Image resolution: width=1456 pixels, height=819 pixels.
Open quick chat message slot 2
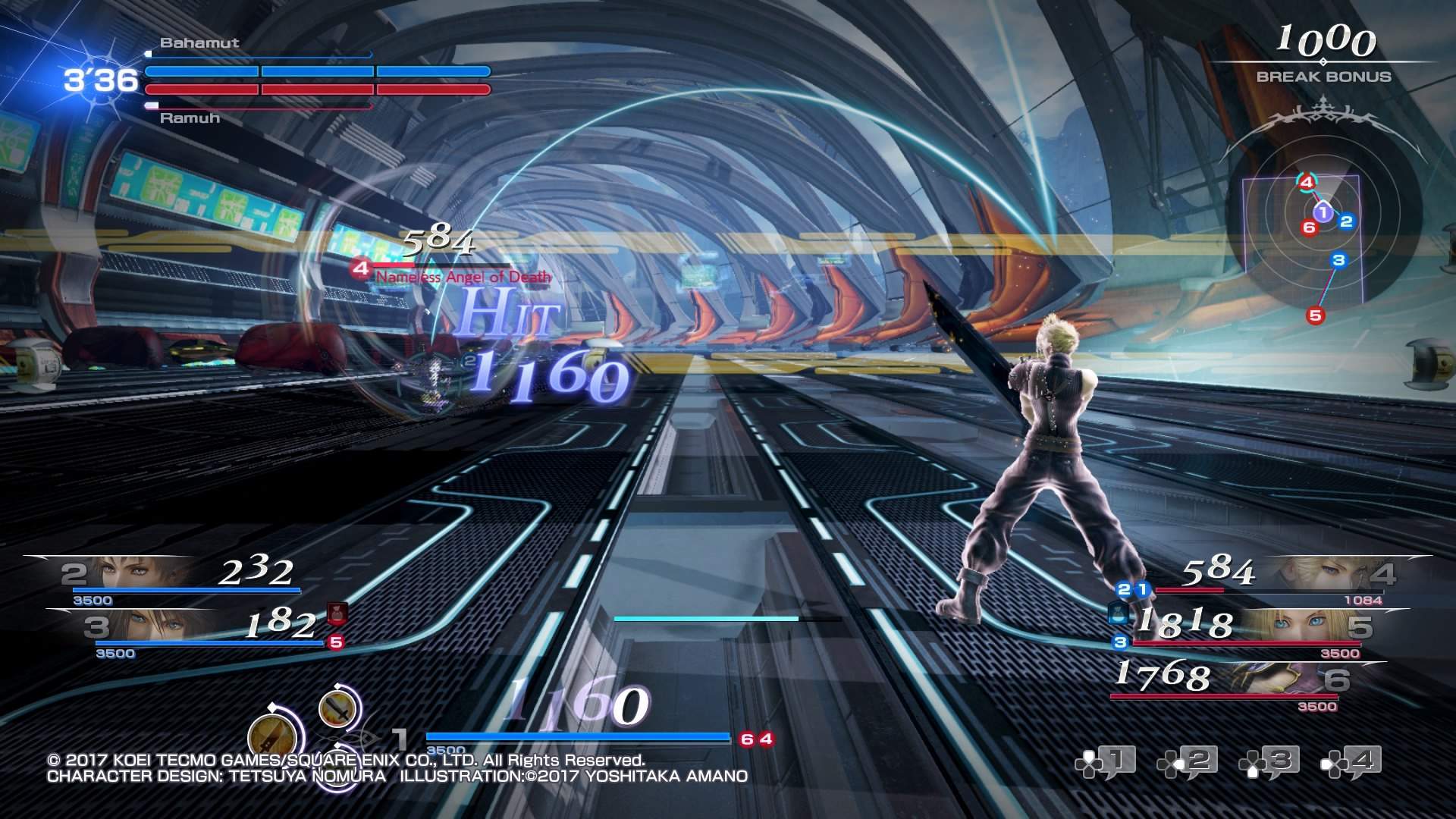(x=1188, y=762)
